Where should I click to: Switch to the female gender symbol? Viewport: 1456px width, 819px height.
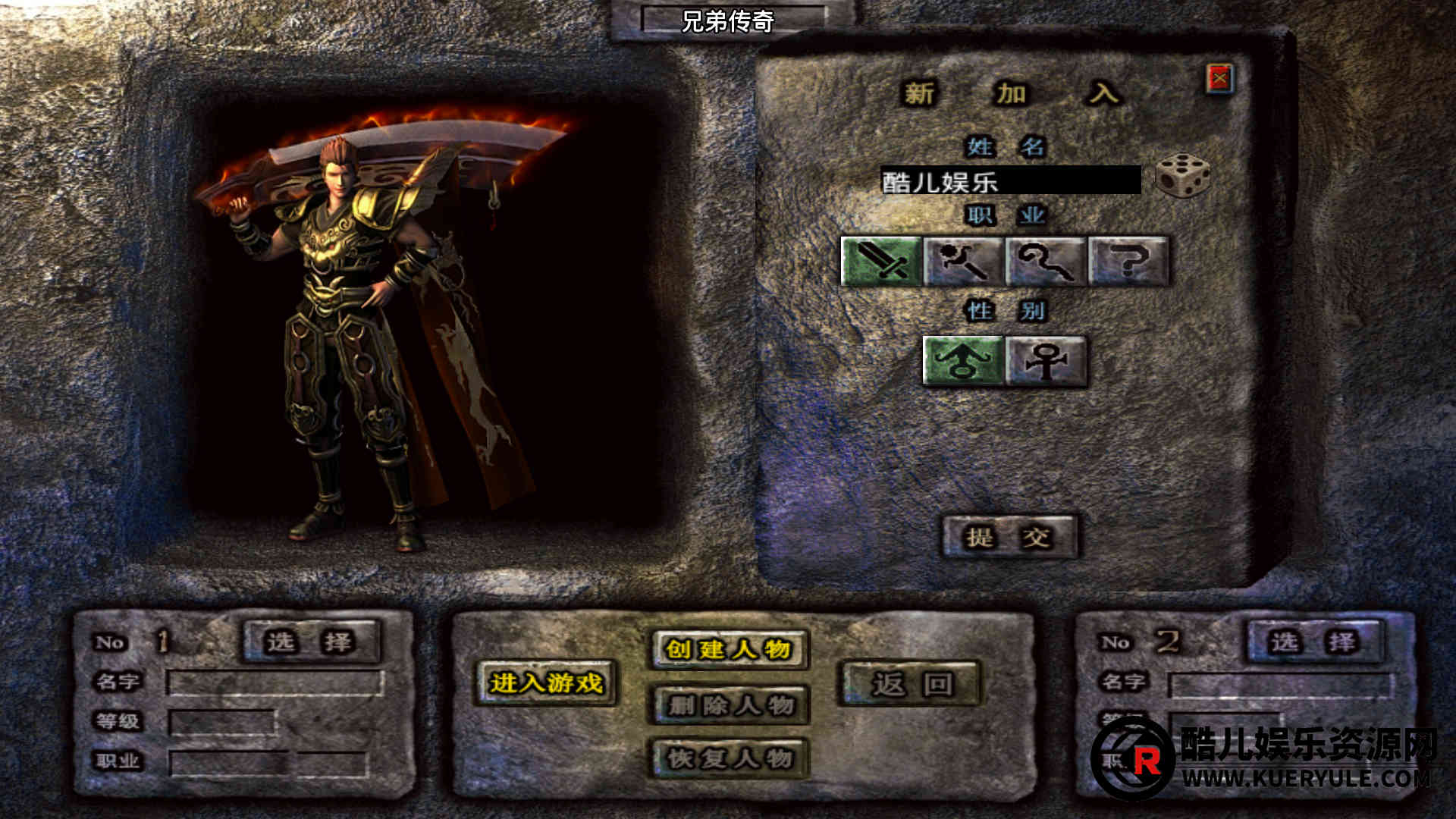tap(1046, 361)
